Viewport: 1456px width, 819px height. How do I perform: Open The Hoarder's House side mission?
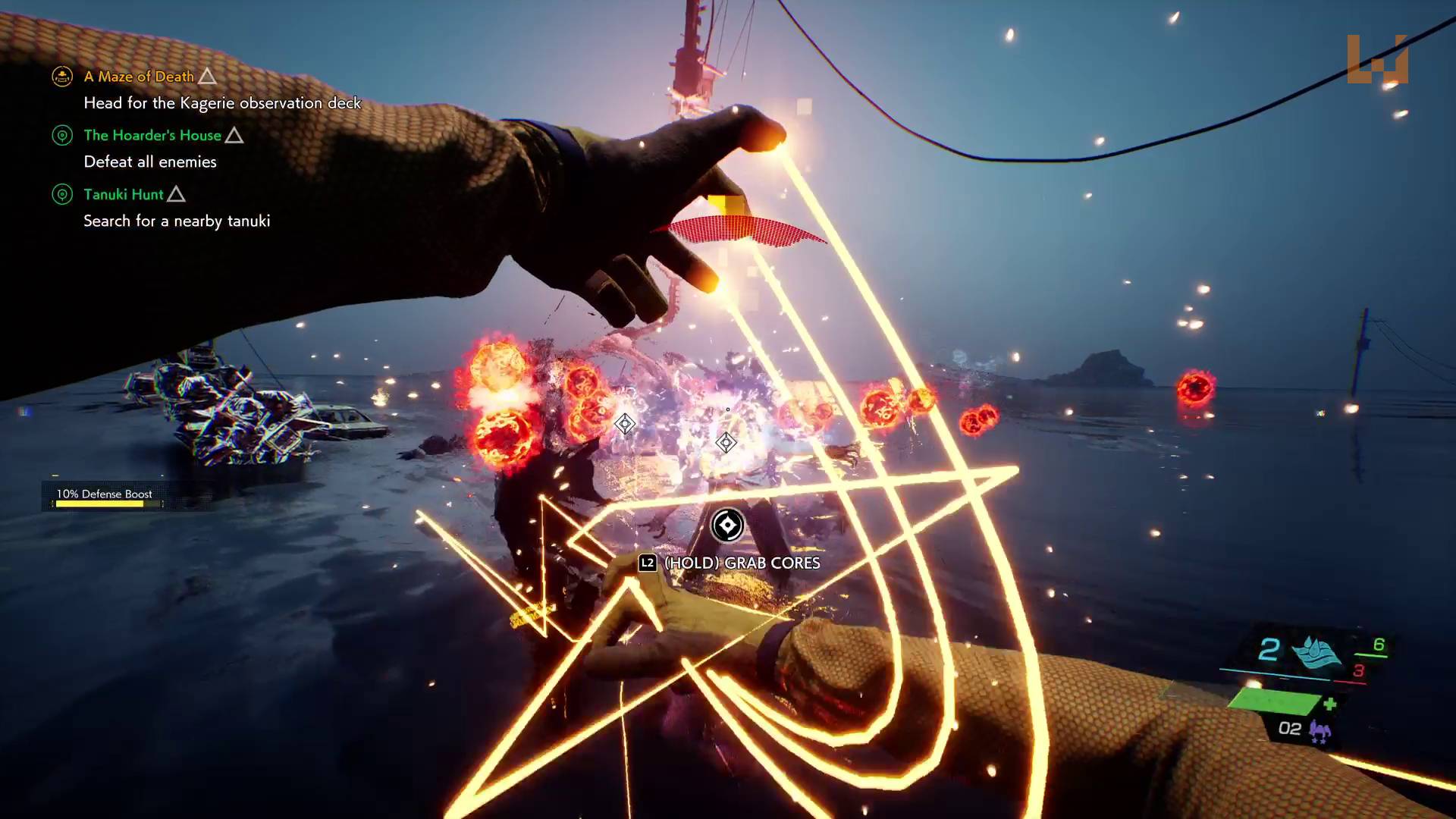pos(152,136)
